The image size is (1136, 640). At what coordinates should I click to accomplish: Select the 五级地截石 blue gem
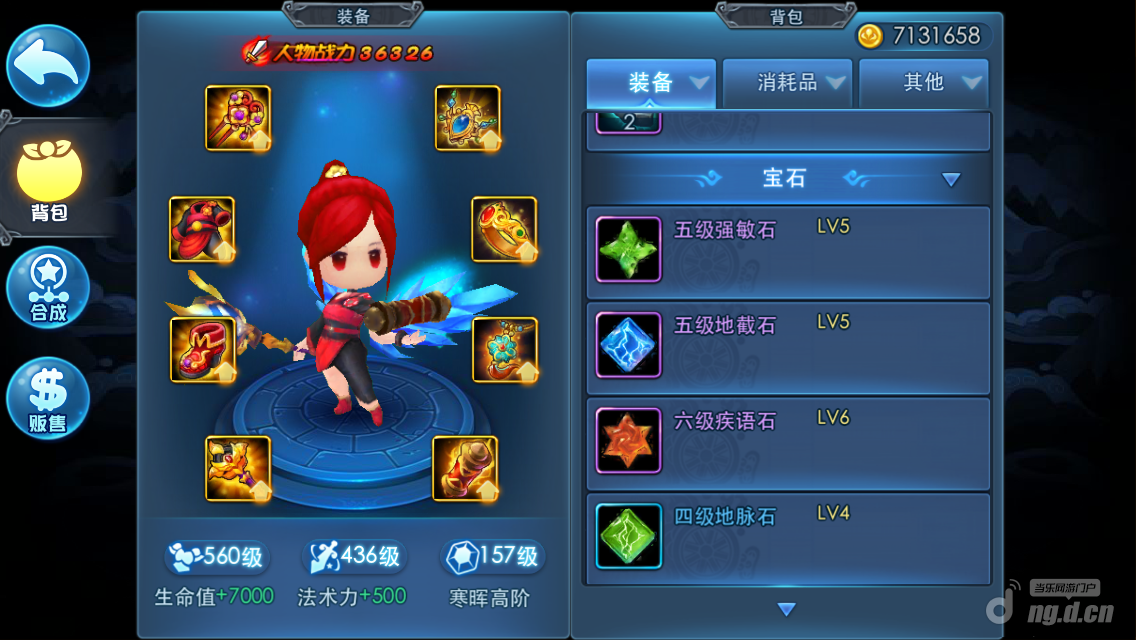[629, 345]
